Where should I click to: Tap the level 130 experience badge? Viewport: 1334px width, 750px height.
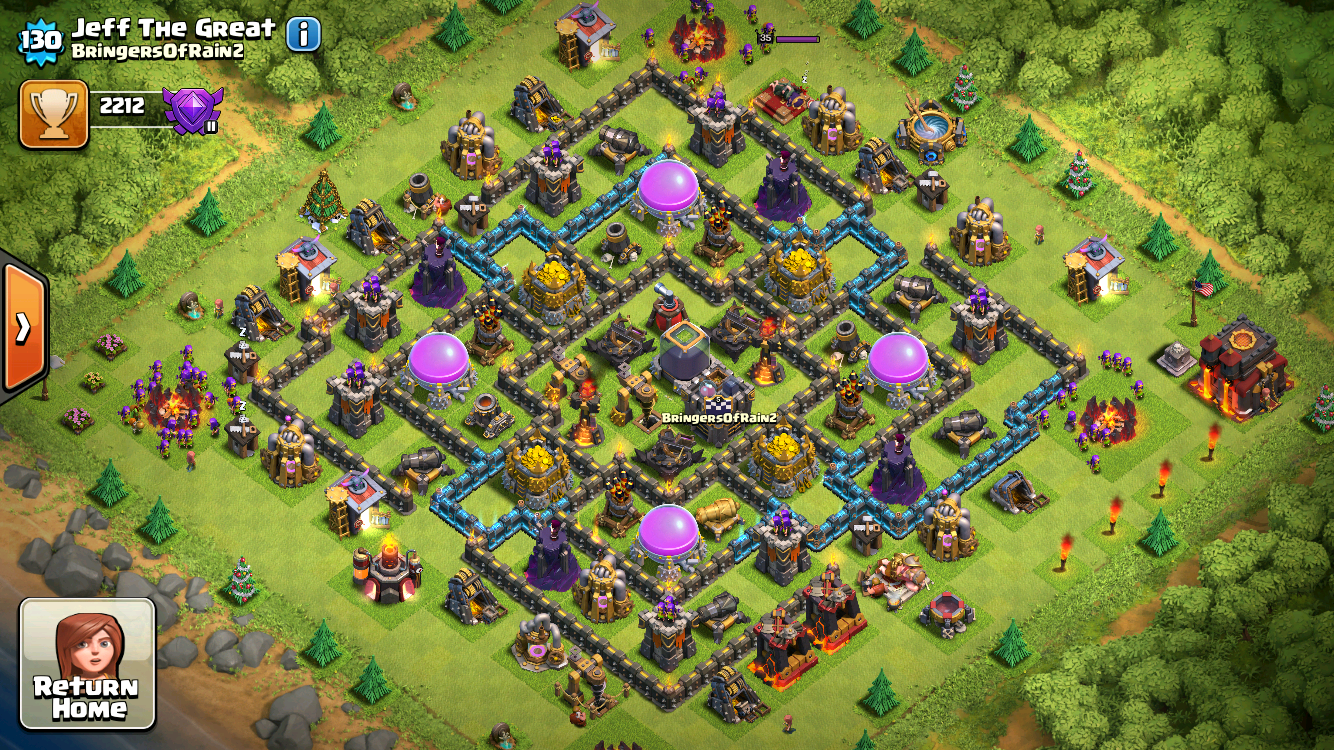click(42, 40)
